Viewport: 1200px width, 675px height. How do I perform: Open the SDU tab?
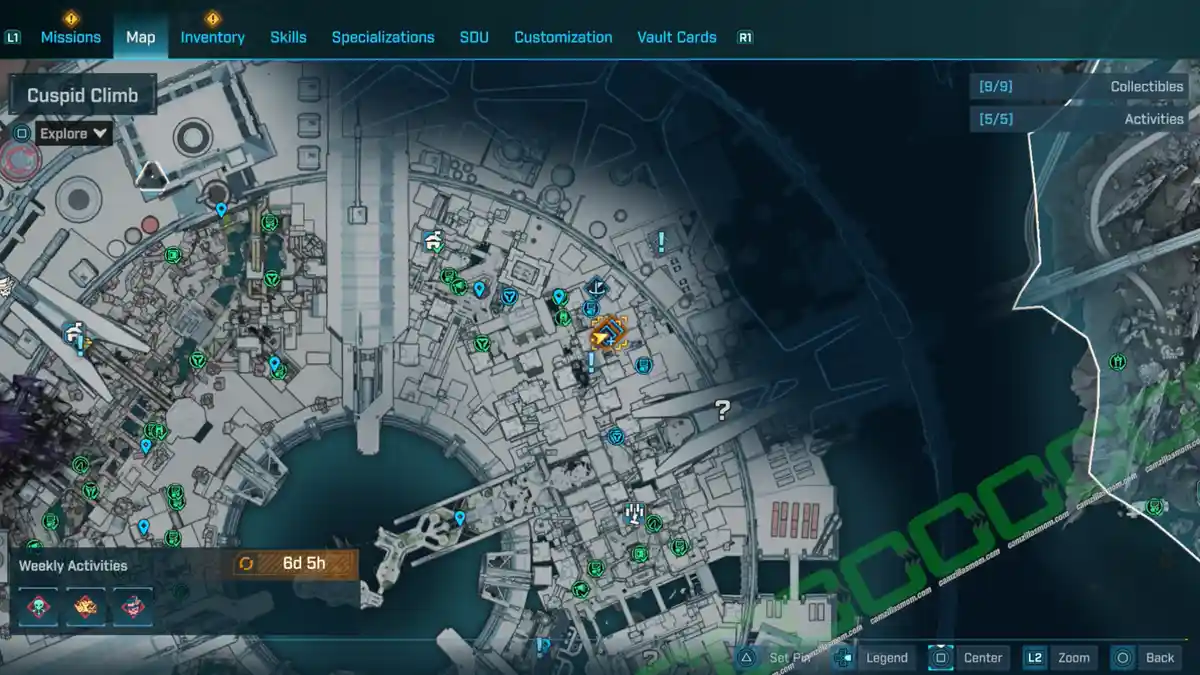pos(474,37)
